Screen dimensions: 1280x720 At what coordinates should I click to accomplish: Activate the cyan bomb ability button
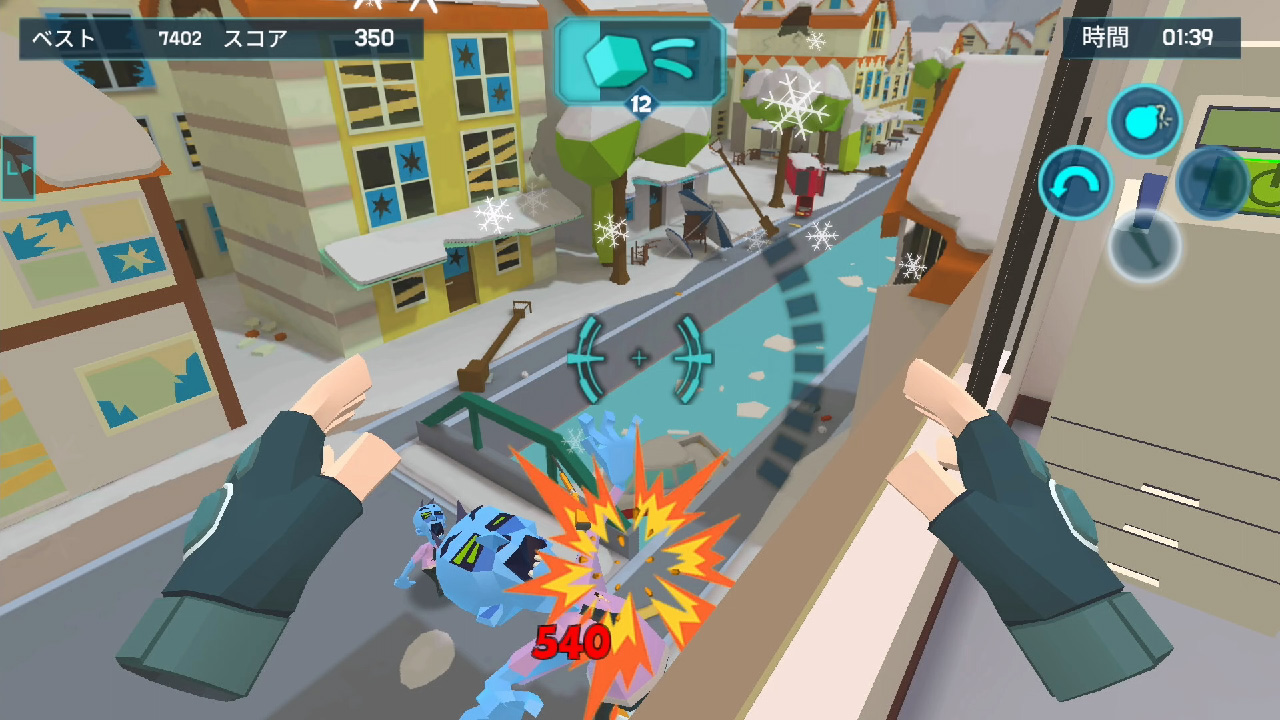coord(1145,121)
